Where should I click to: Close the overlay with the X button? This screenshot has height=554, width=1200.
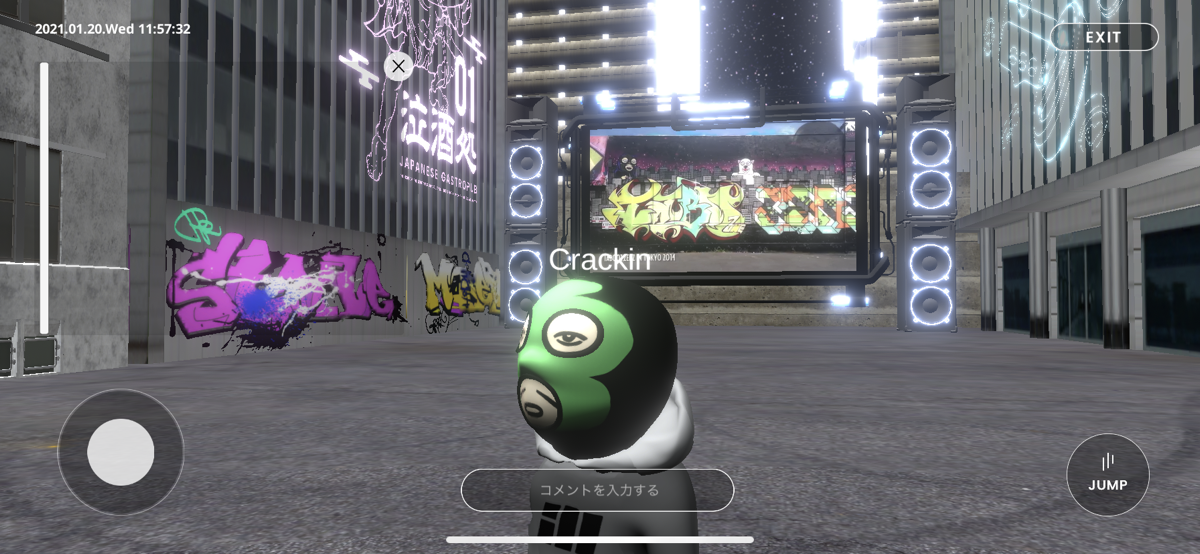[398, 67]
